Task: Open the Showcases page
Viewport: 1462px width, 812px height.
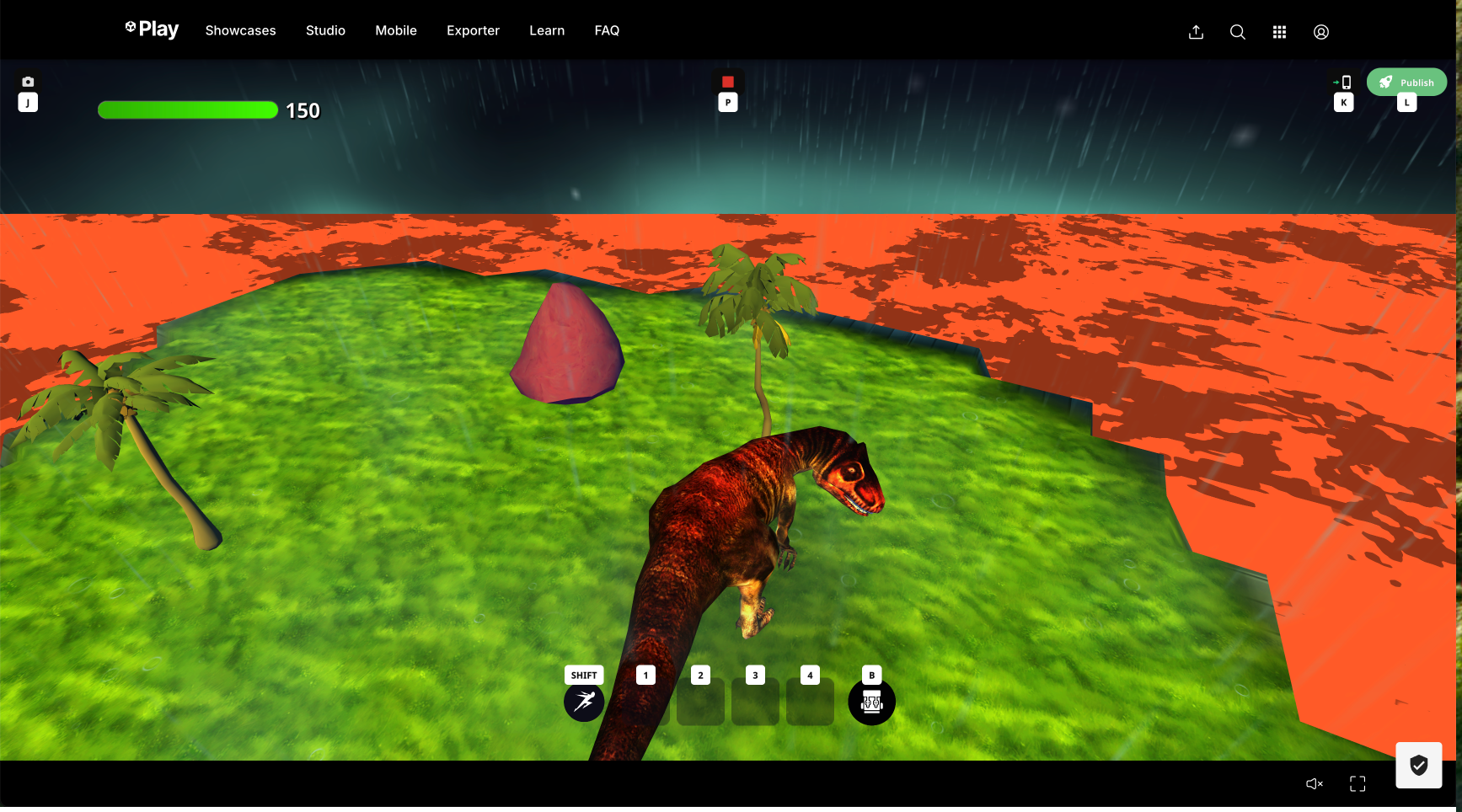Action: (x=240, y=30)
